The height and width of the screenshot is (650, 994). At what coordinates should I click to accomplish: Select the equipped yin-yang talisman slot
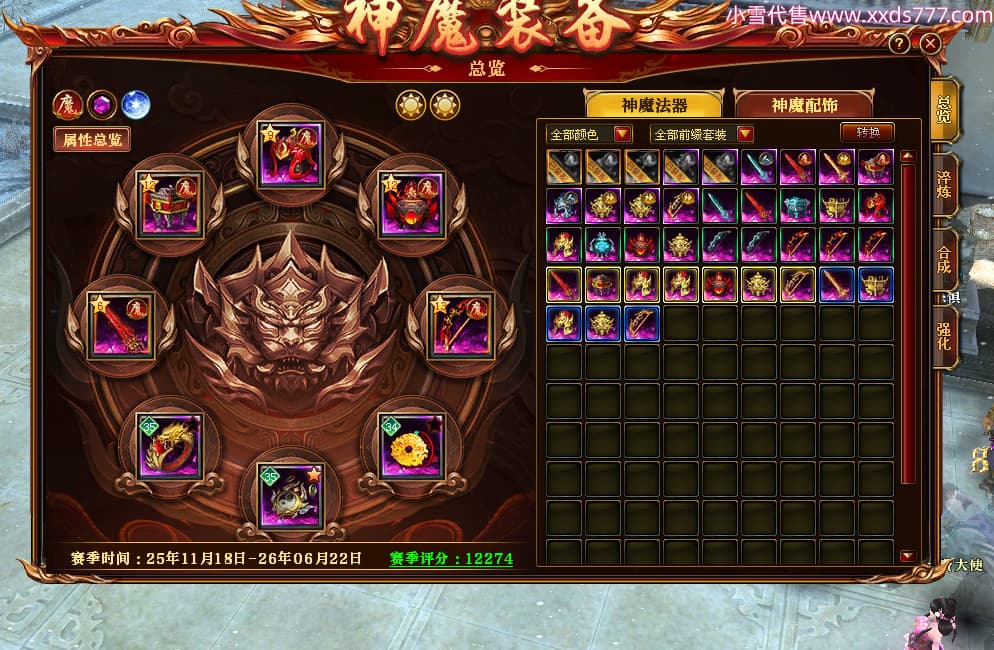pos(290,496)
